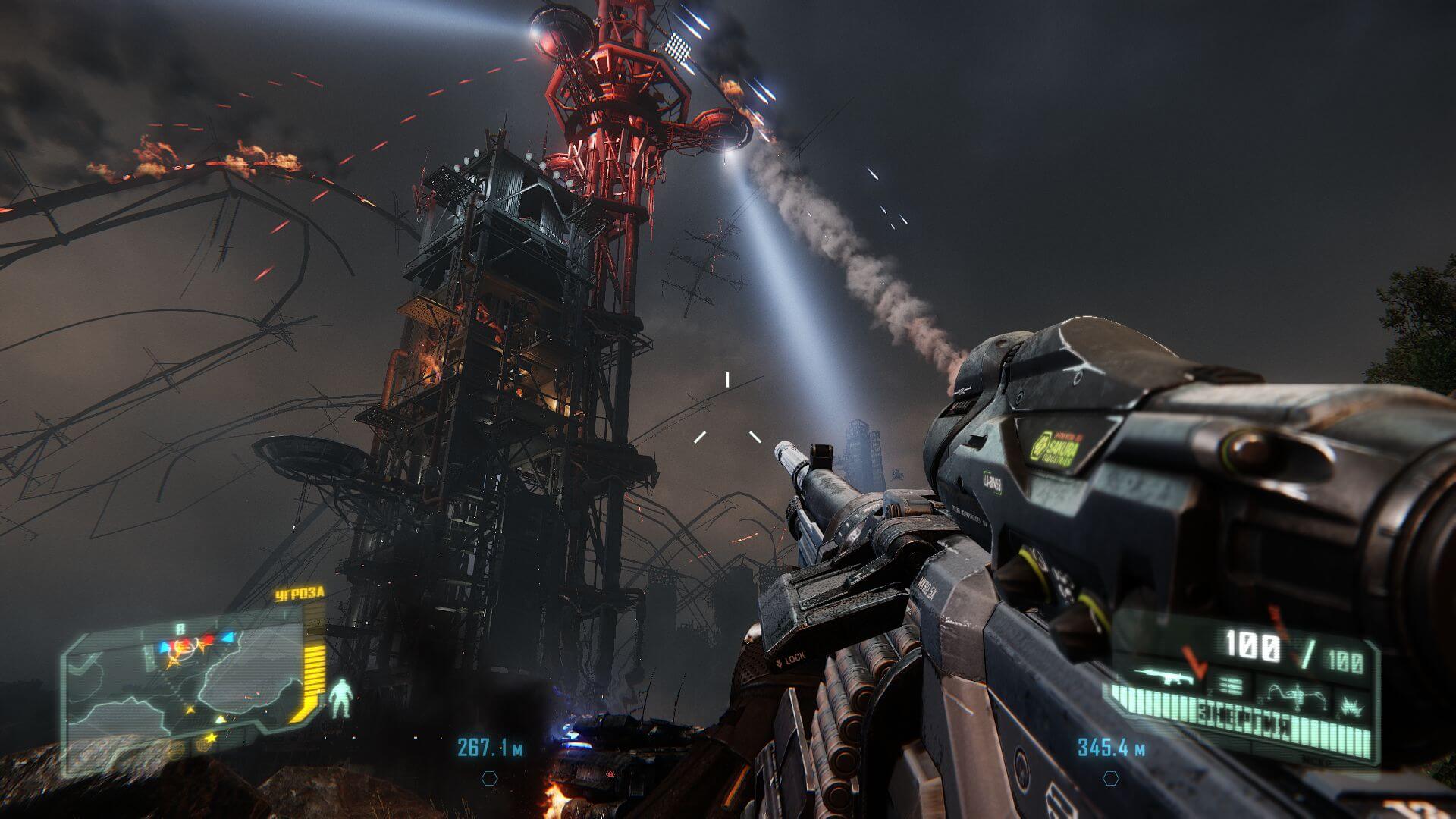Viewport: 1456px width, 819px height.
Task: Click the hexagon objective marker under 267.1 м
Action: coord(490,778)
